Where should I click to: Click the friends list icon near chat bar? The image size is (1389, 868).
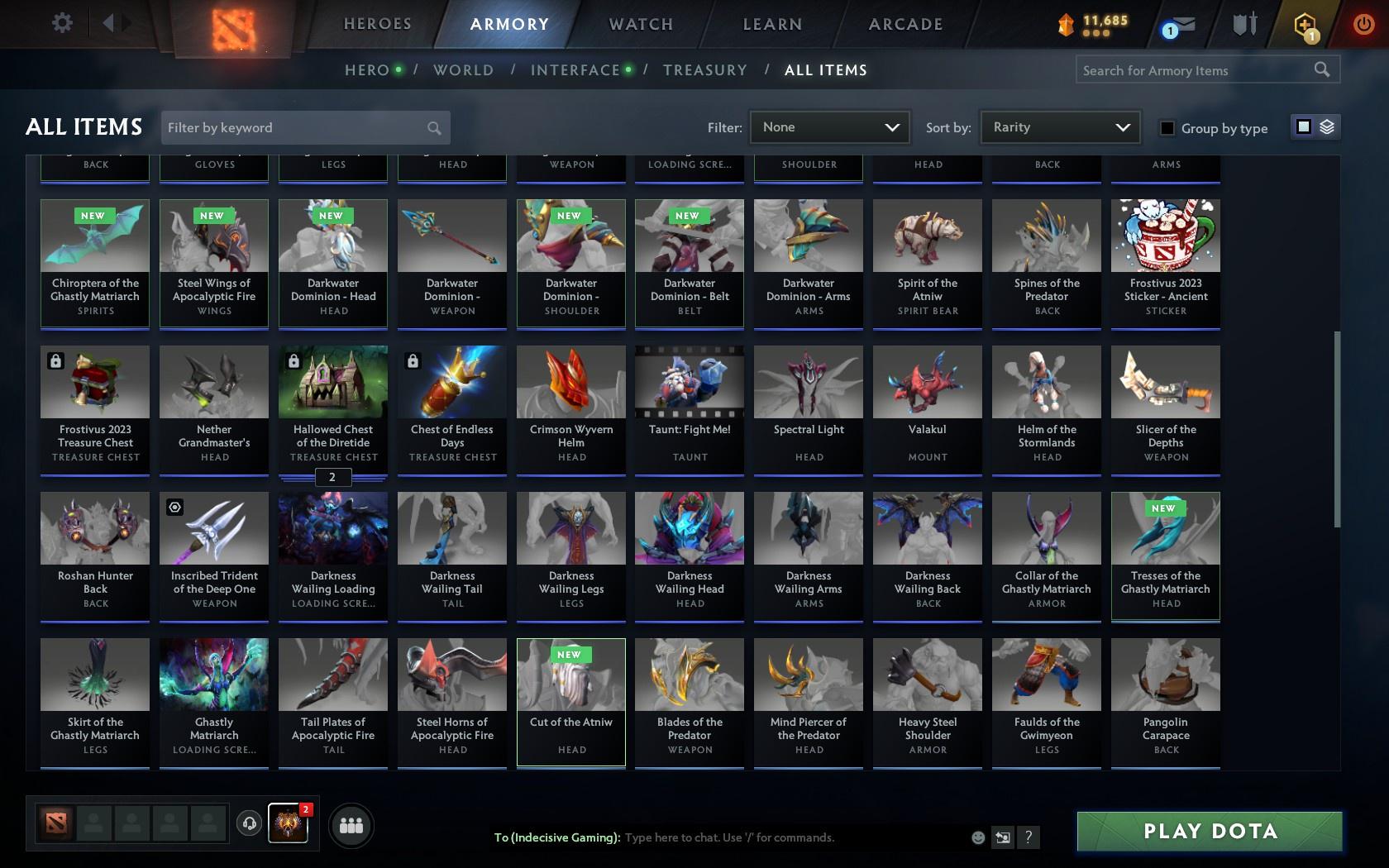pyautogui.click(x=351, y=824)
